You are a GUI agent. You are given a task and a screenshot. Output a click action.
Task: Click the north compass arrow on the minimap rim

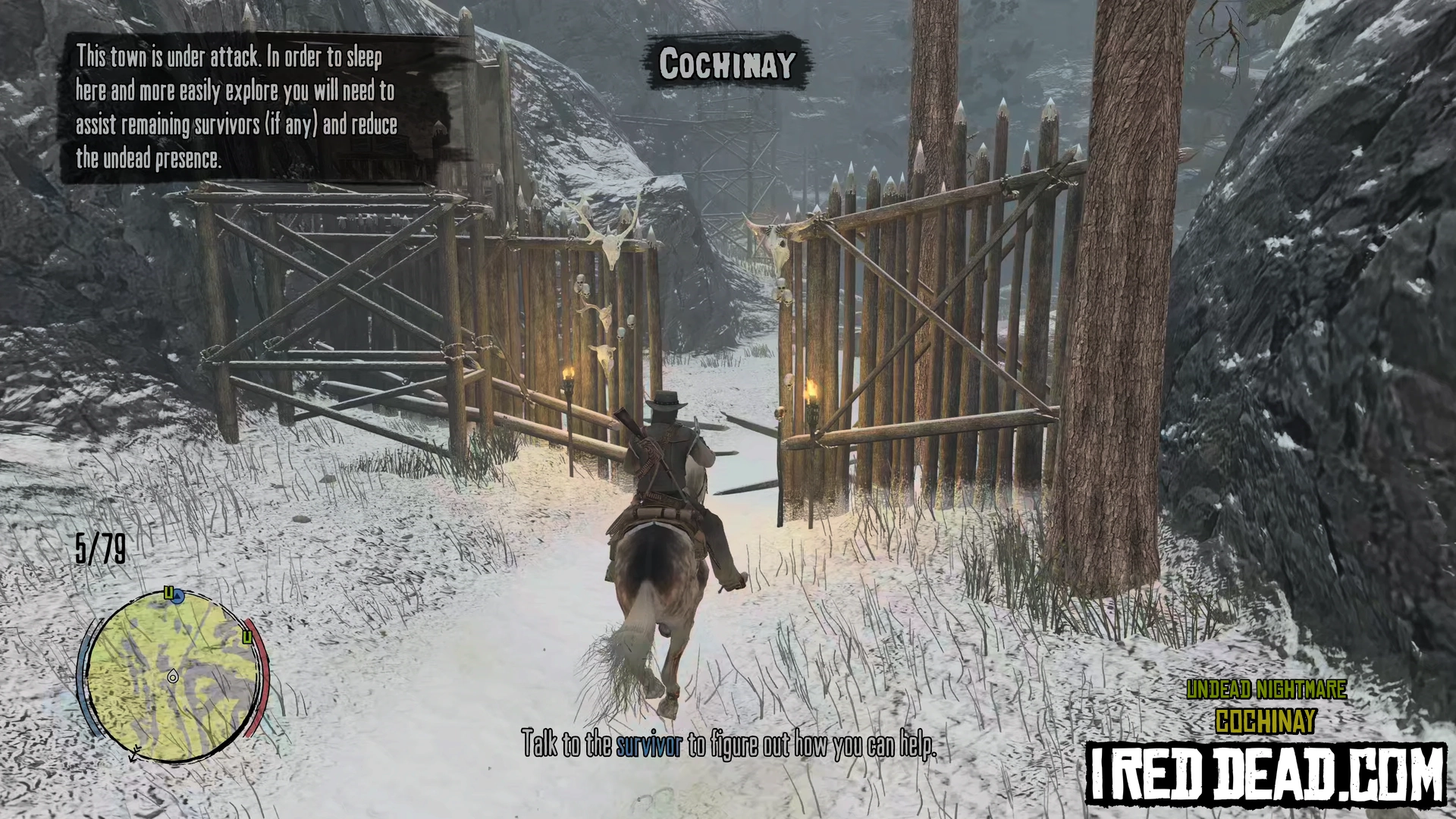point(135,754)
